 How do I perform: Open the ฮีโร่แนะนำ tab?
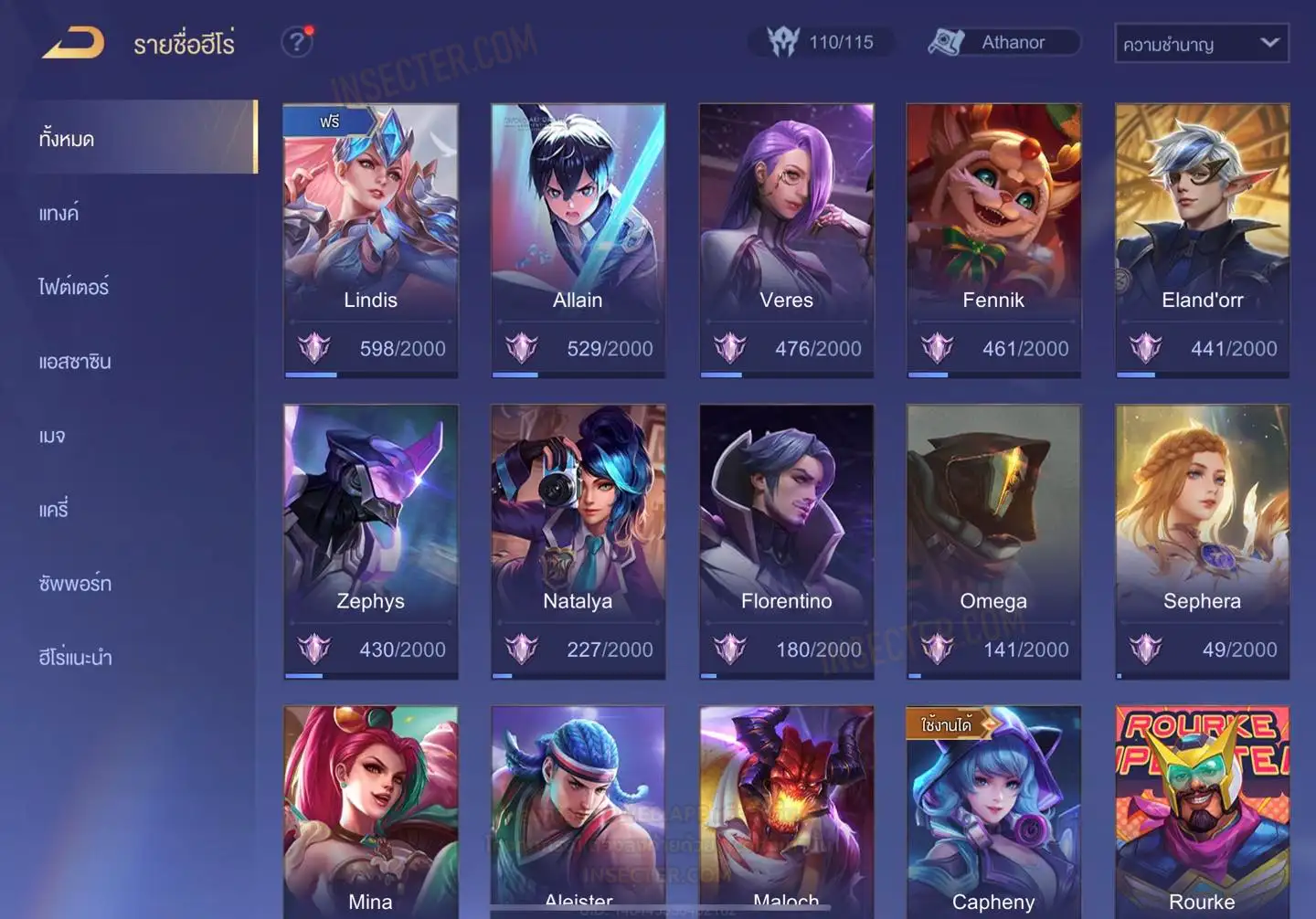click(75, 658)
